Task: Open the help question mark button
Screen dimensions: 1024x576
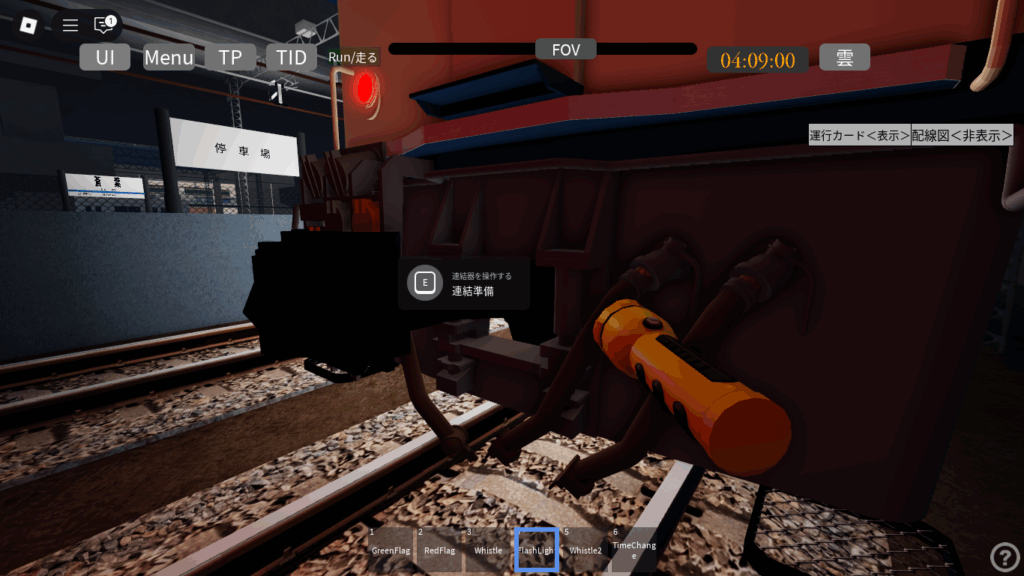Action: [1004, 557]
